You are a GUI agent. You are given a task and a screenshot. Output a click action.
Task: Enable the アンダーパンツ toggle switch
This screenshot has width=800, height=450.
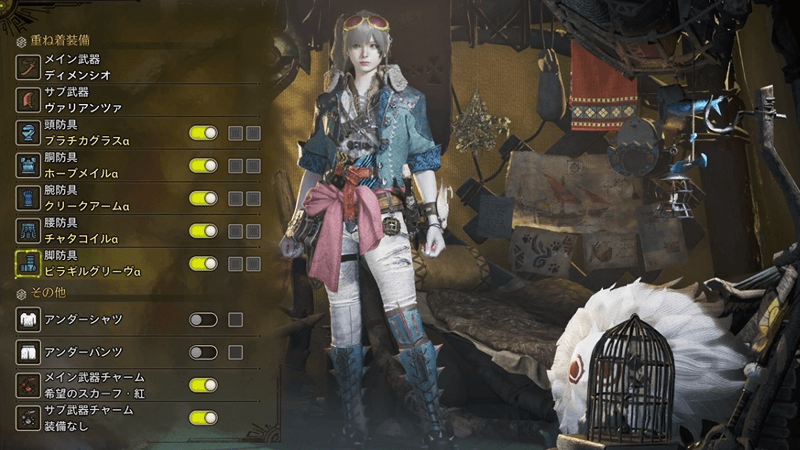[x=203, y=352]
